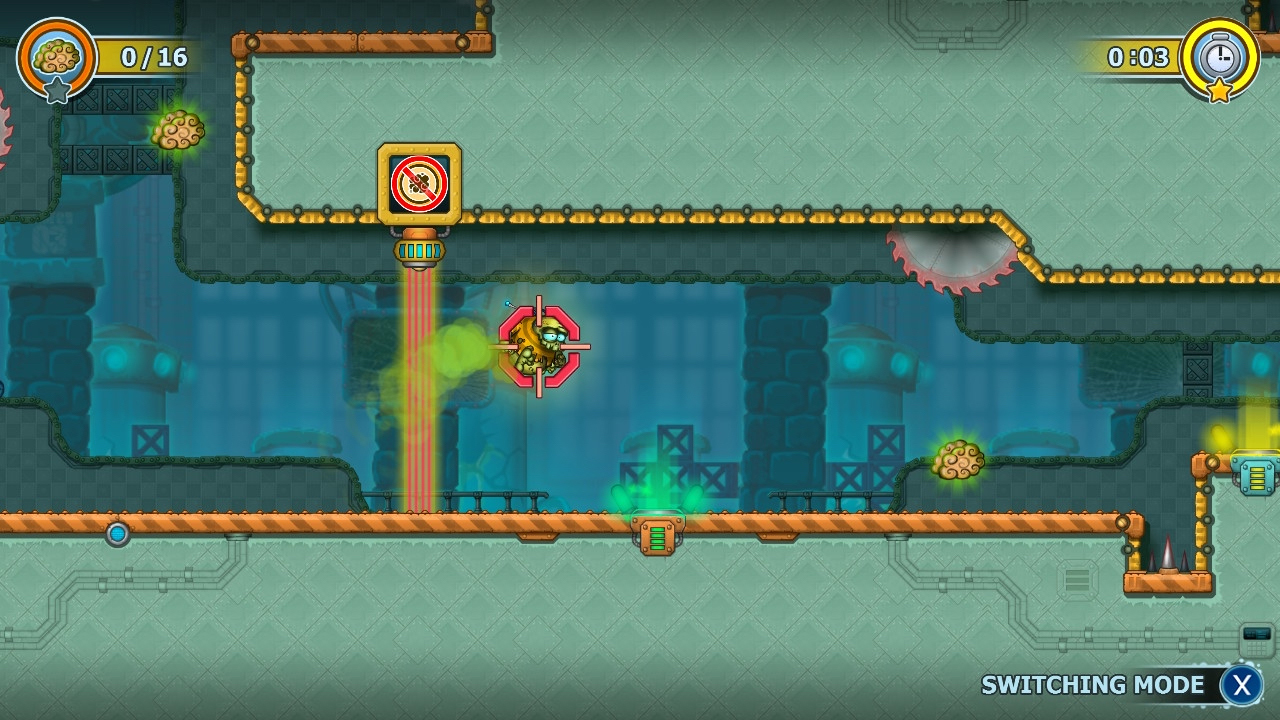Click the laser emitter below the sign

click(x=419, y=251)
